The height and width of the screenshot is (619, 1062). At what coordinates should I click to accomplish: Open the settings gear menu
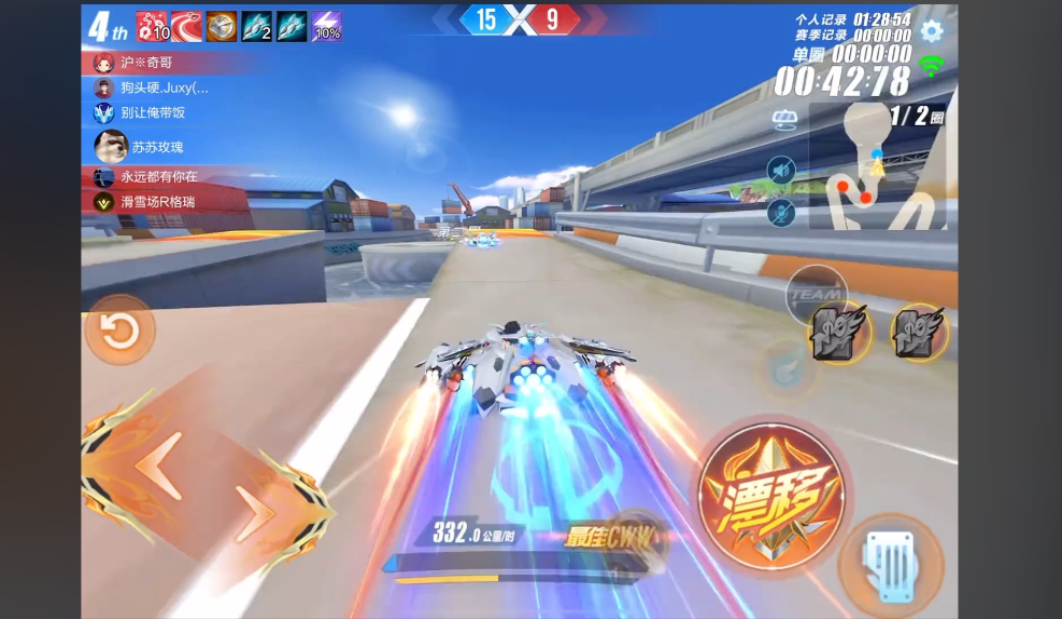click(931, 31)
